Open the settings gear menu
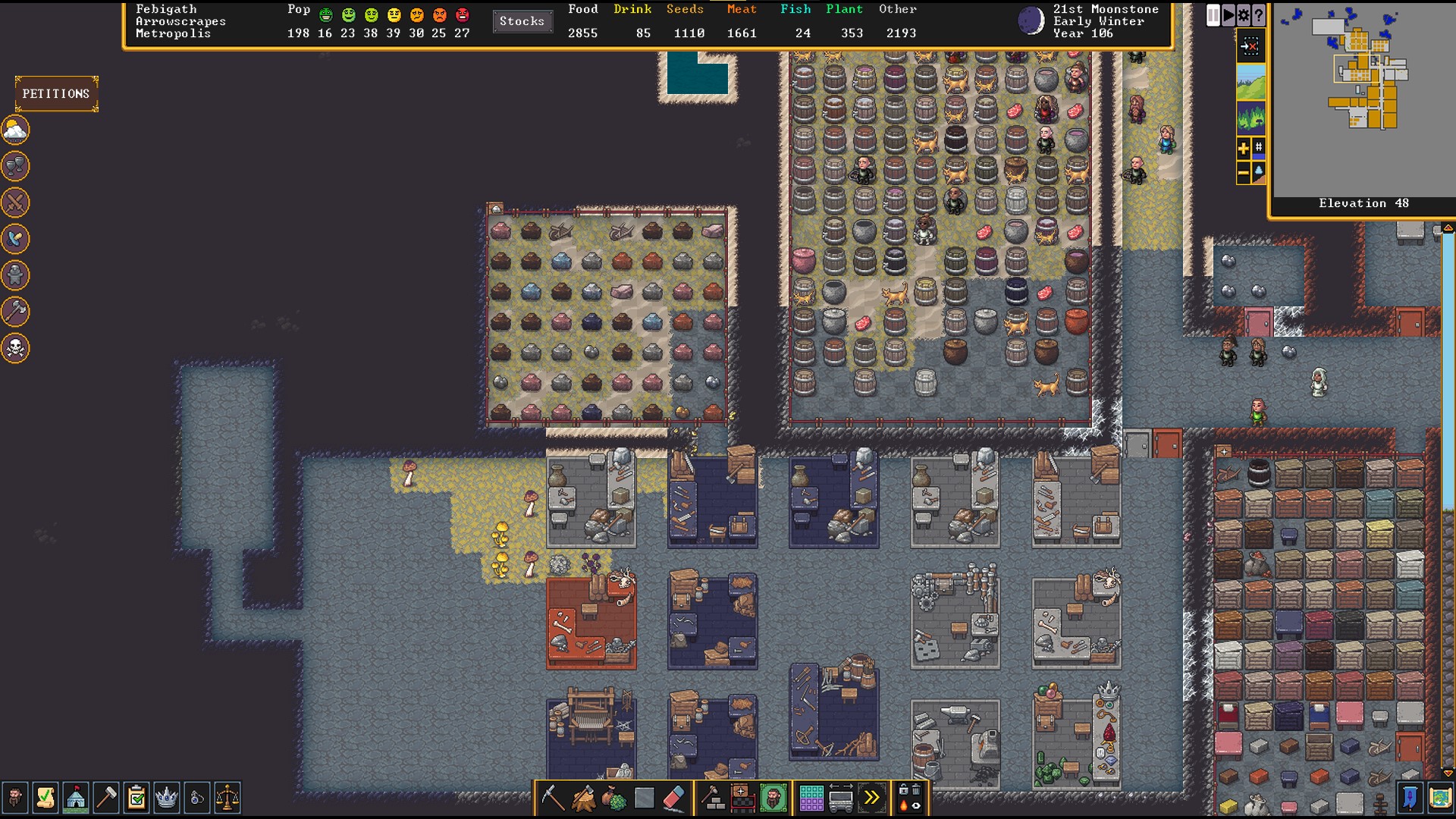Viewport: 1456px width, 819px height. (x=1243, y=14)
